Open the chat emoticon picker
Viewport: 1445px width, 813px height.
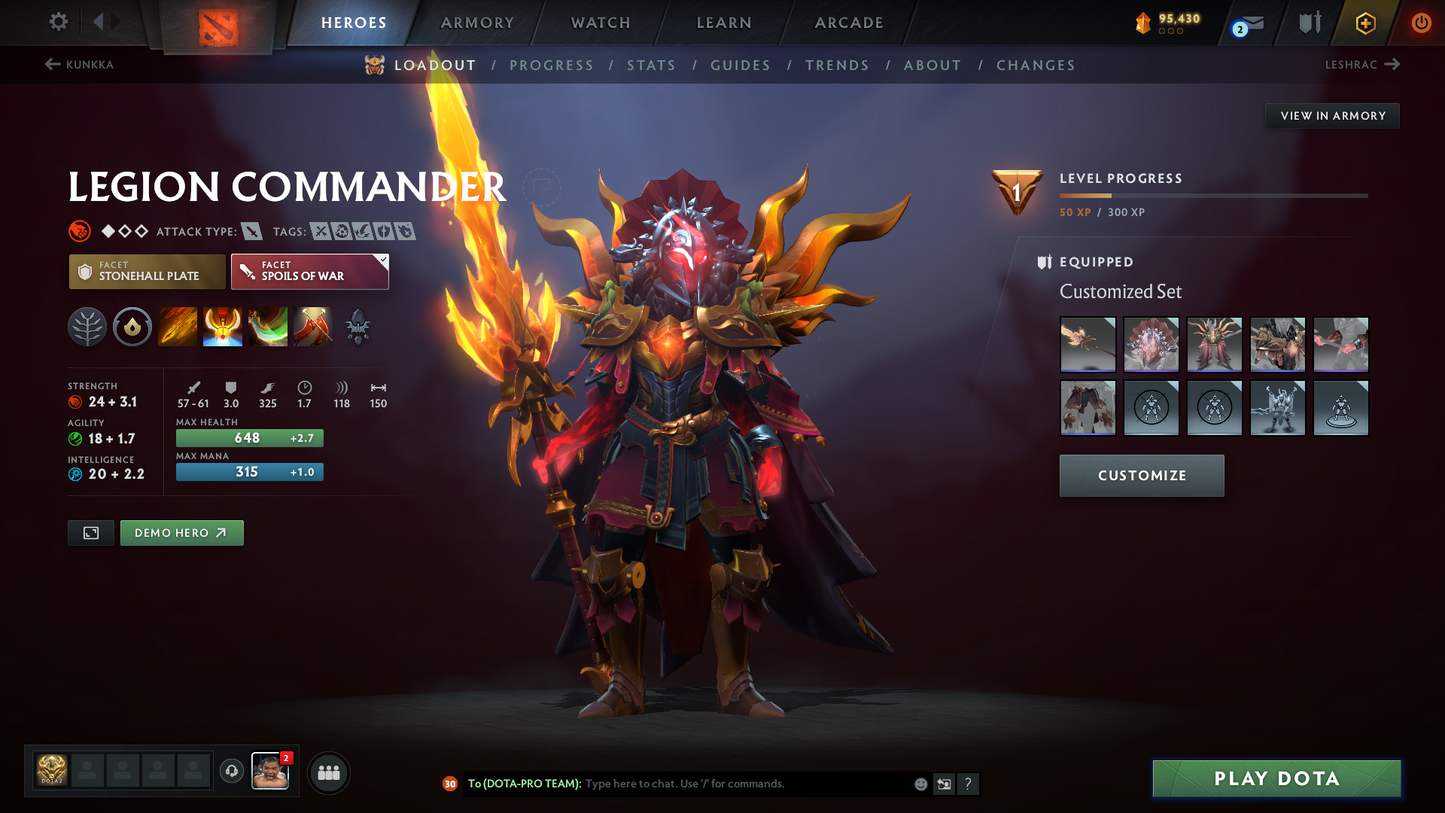[920, 784]
